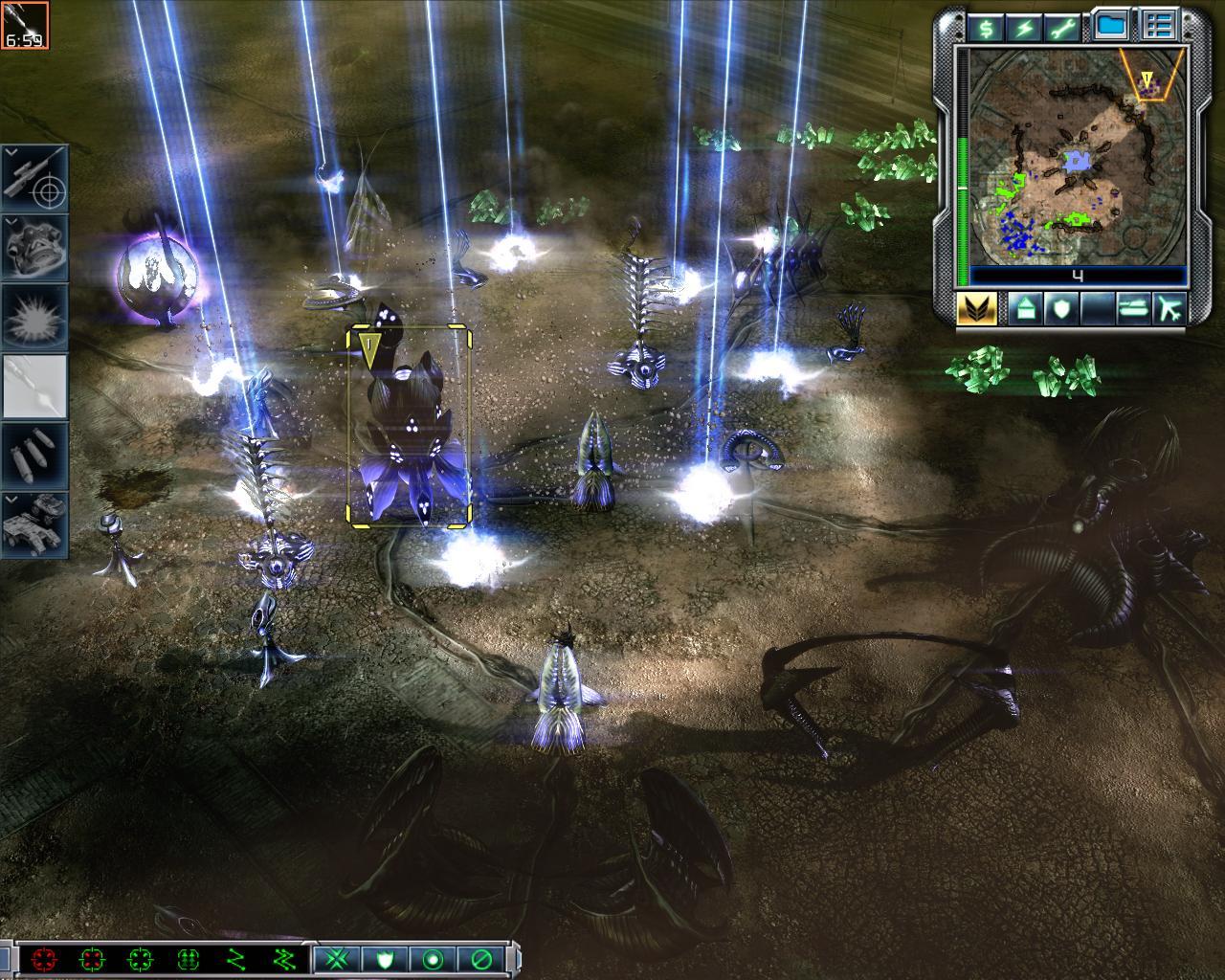Open the structures production tab
1225x980 pixels.
1023,308
